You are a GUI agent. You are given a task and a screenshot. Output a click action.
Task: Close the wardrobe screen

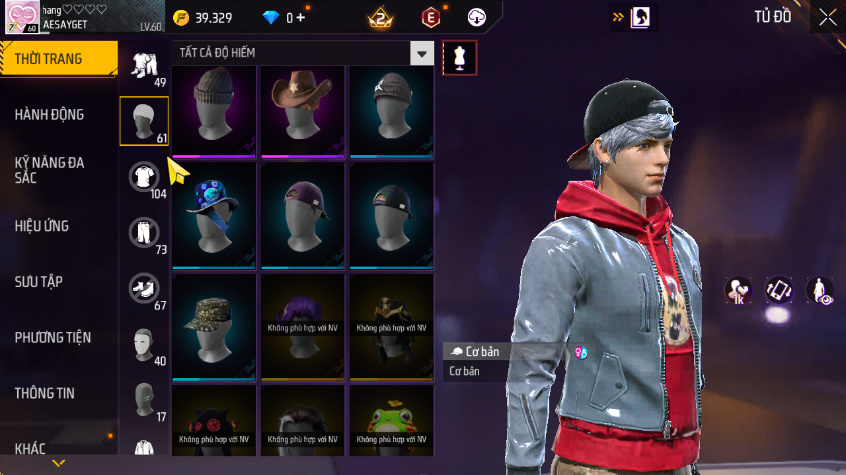tap(828, 17)
